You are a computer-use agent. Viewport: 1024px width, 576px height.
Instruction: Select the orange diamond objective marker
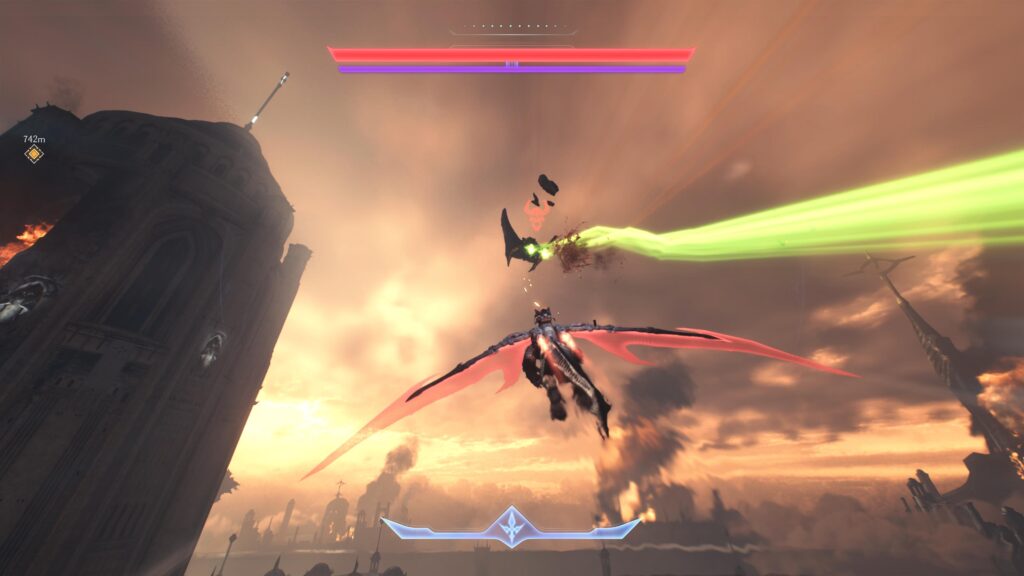(x=34, y=154)
